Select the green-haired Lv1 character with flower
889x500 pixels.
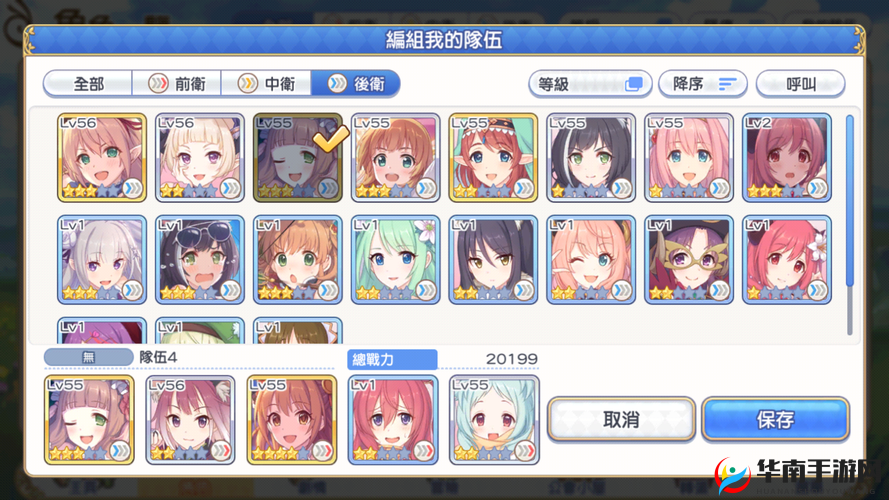point(395,259)
